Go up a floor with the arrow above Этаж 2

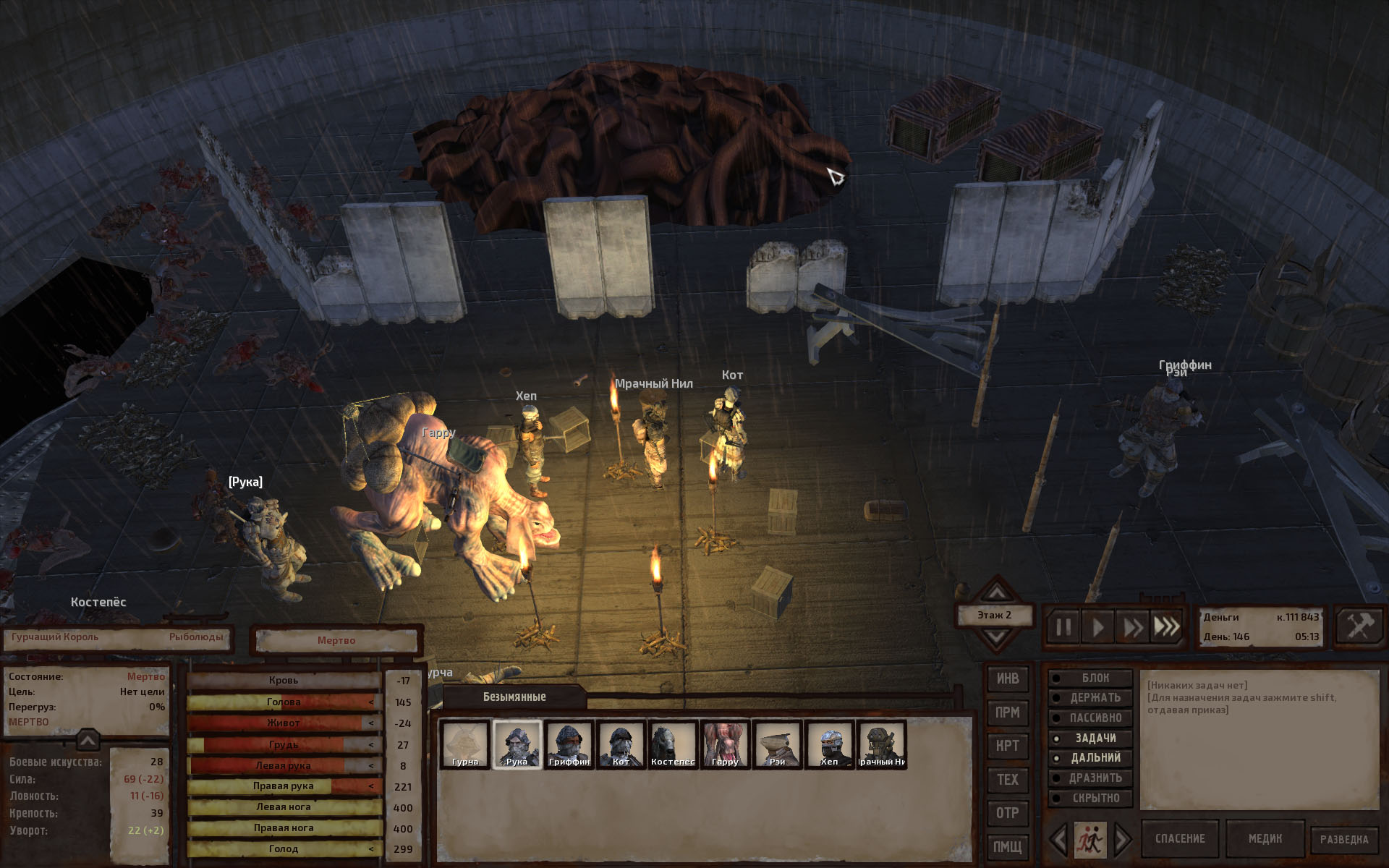click(996, 592)
